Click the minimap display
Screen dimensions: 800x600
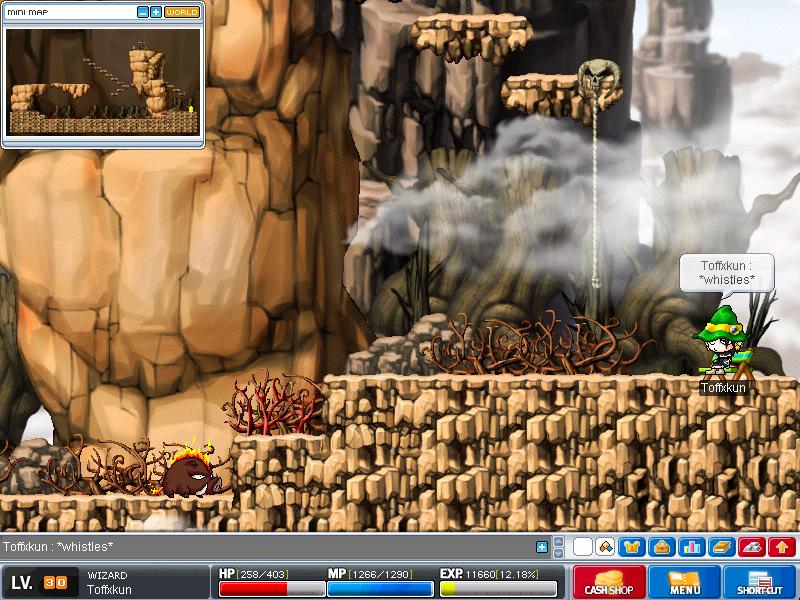point(103,81)
